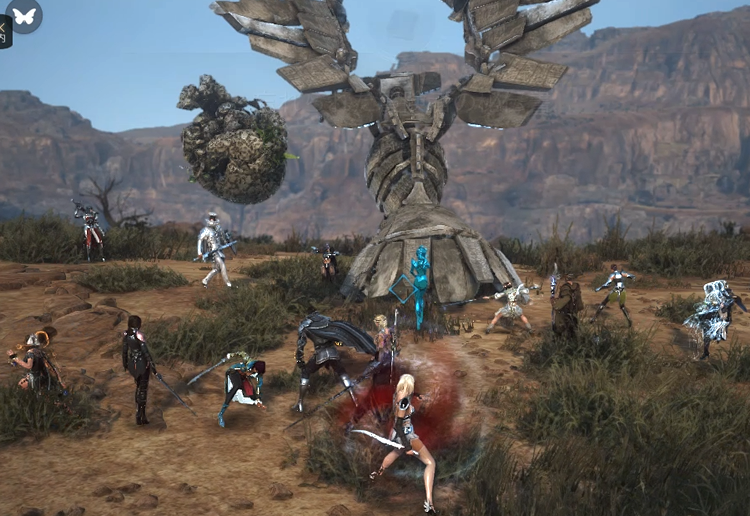The width and height of the screenshot is (750, 516).
Task: Click the white butterfly icon button
Action: tap(24, 15)
